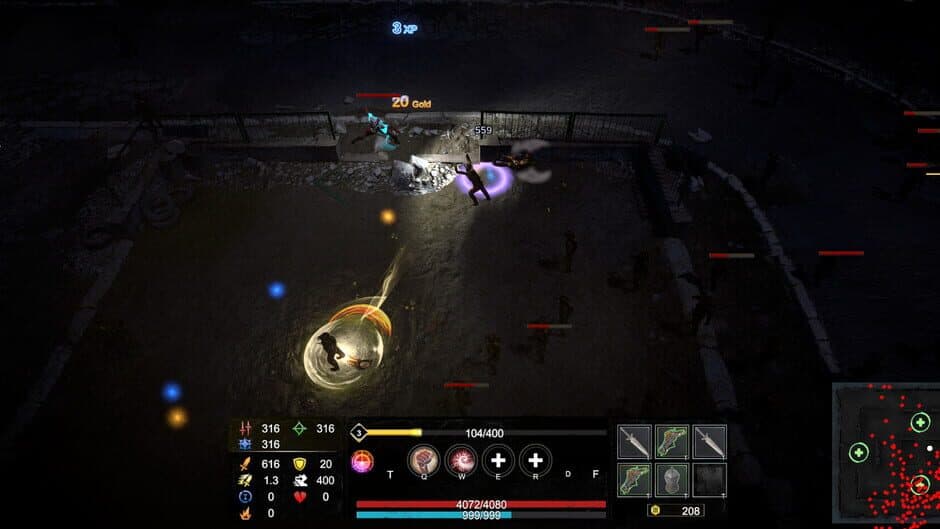Select the helmet inventory slot
The width and height of the screenshot is (940, 529).
672,478
